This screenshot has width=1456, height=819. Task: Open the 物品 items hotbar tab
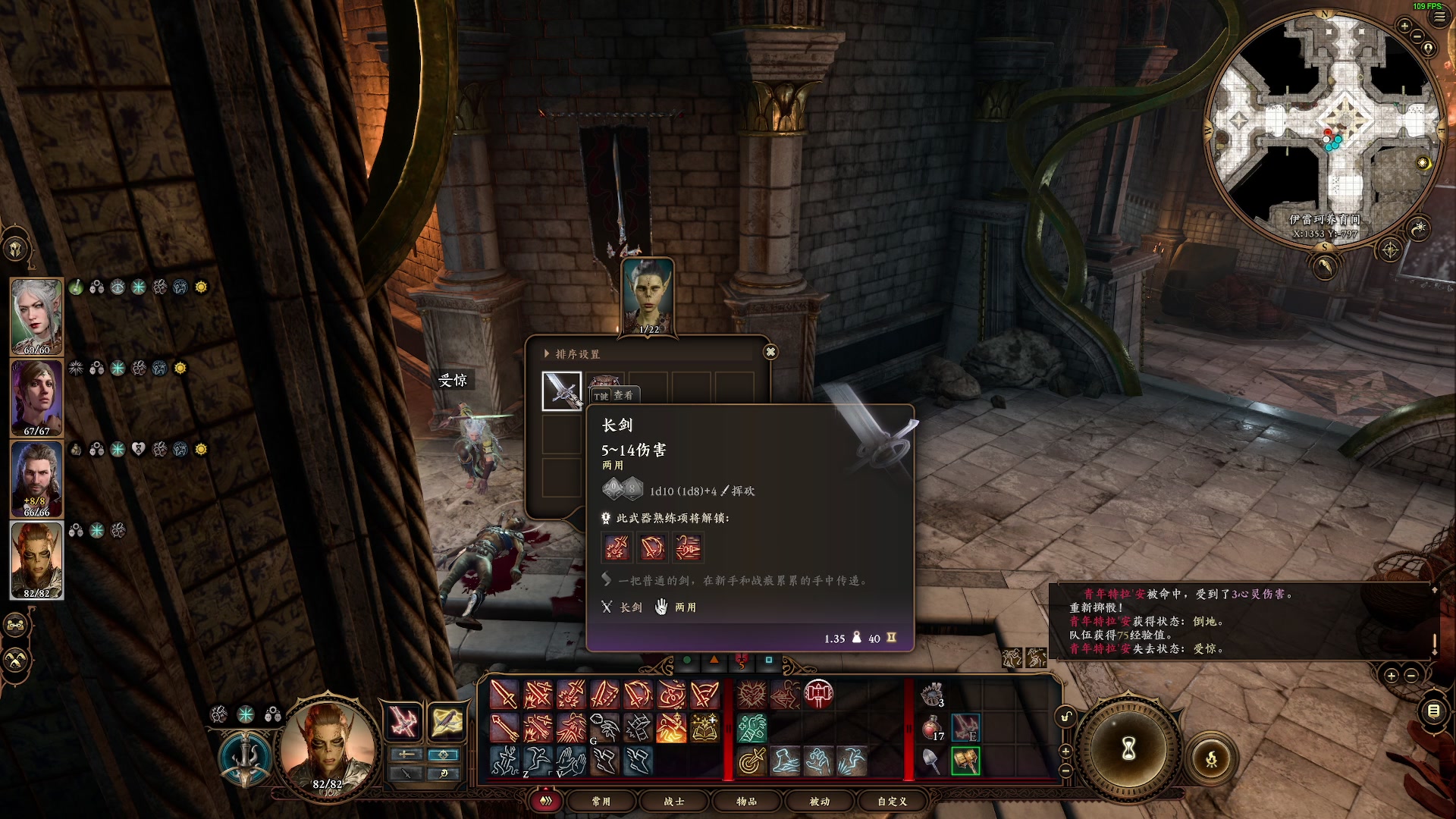(x=746, y=801)
